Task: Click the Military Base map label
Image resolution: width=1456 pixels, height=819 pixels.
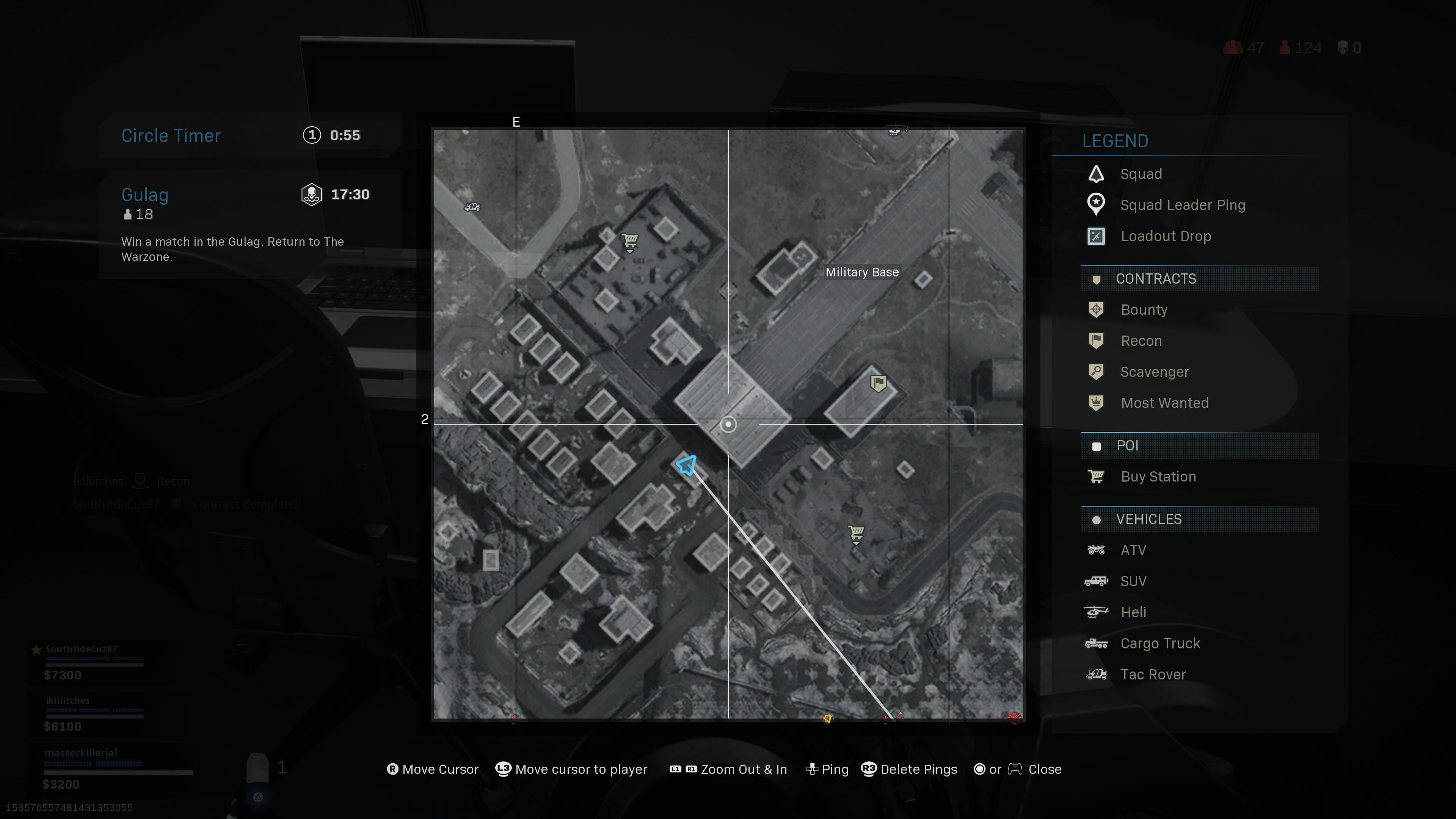Action: coord(861,273)
